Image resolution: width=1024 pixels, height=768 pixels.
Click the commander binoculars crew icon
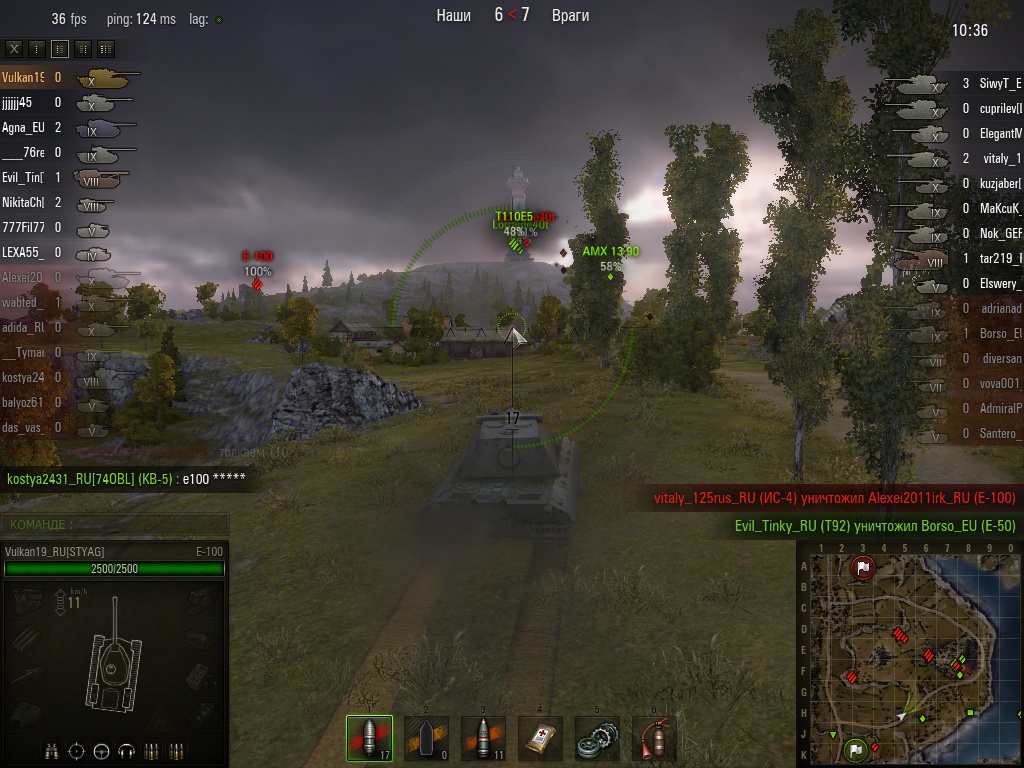tap(52, 750)
